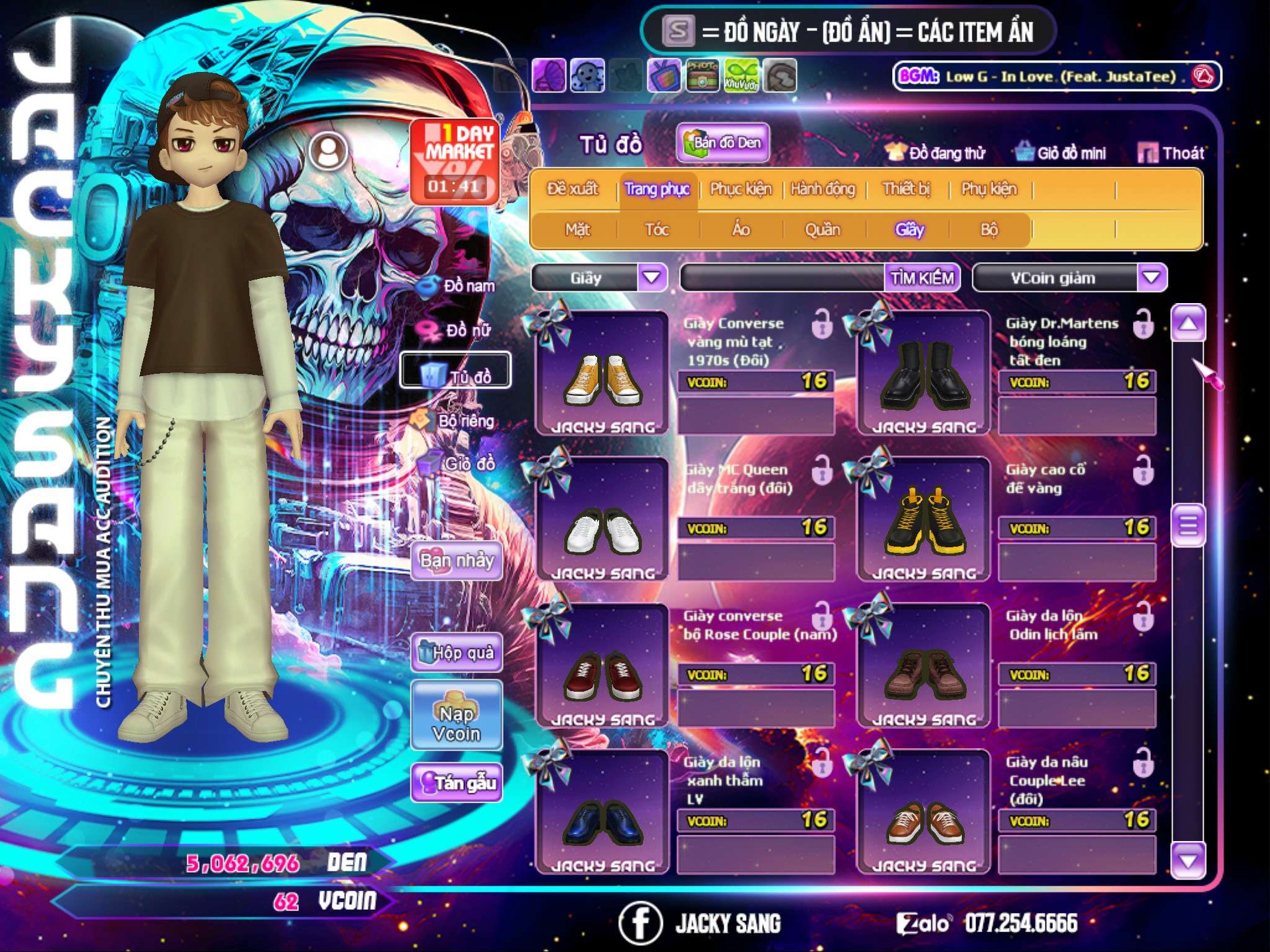Click the Nạp Vcoin top-up button
This screenshot has width=1270, height=952.
[x=457, y=723]
